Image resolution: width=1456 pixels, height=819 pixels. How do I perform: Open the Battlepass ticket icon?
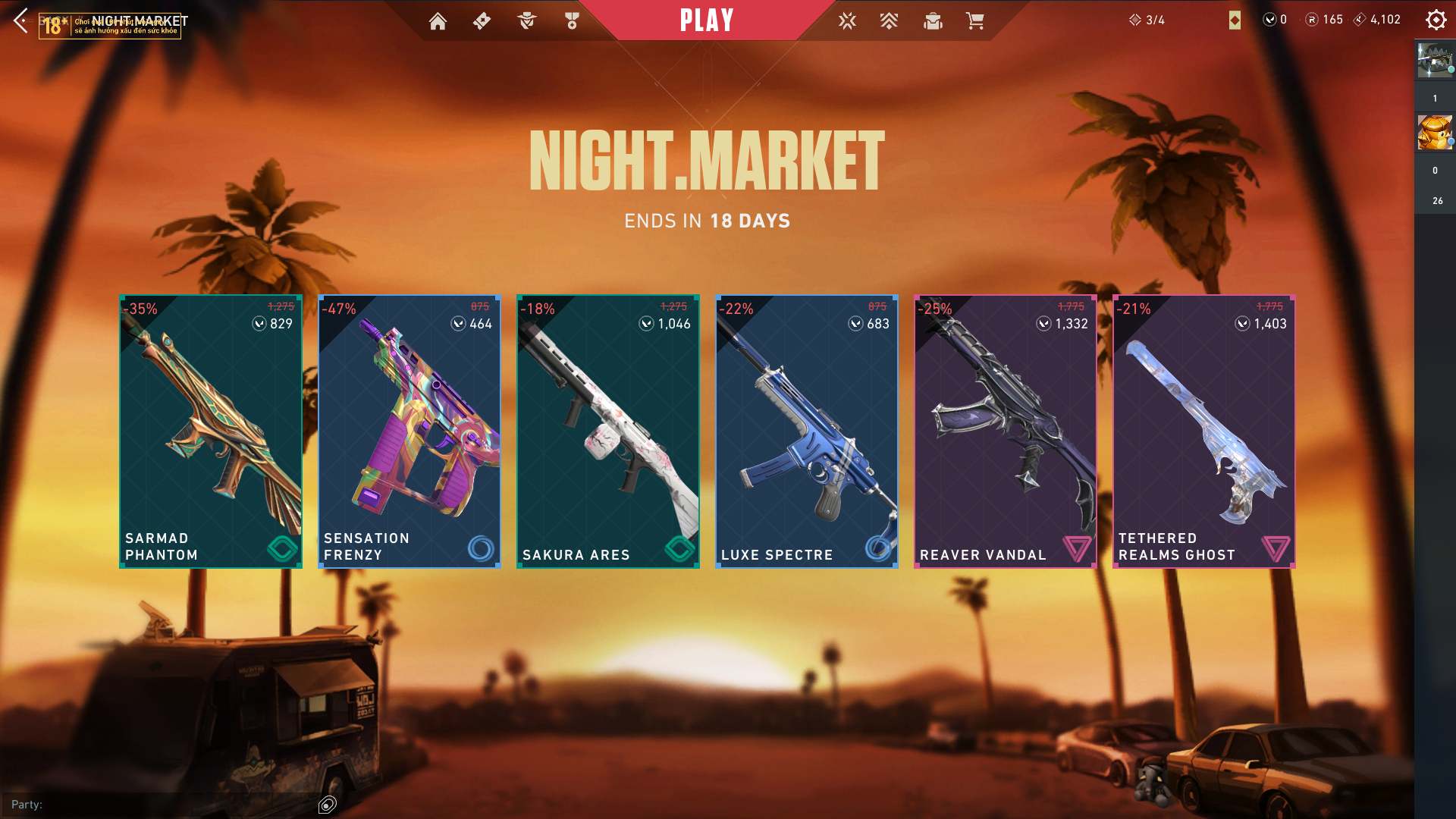pyautogui.click(x=482, y=21)
